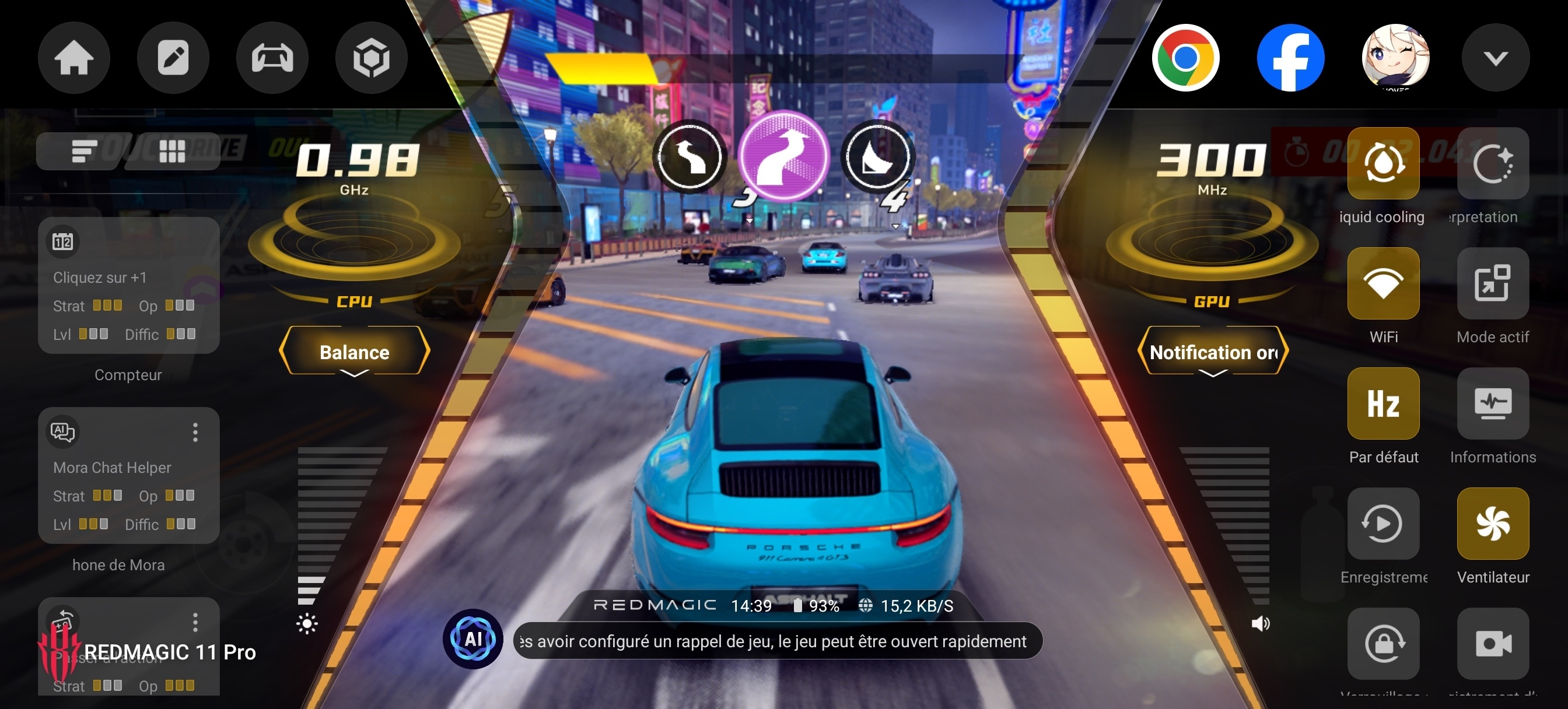
Task: Toggle the Ventilateur fan tile
Action: (1493, 524)
